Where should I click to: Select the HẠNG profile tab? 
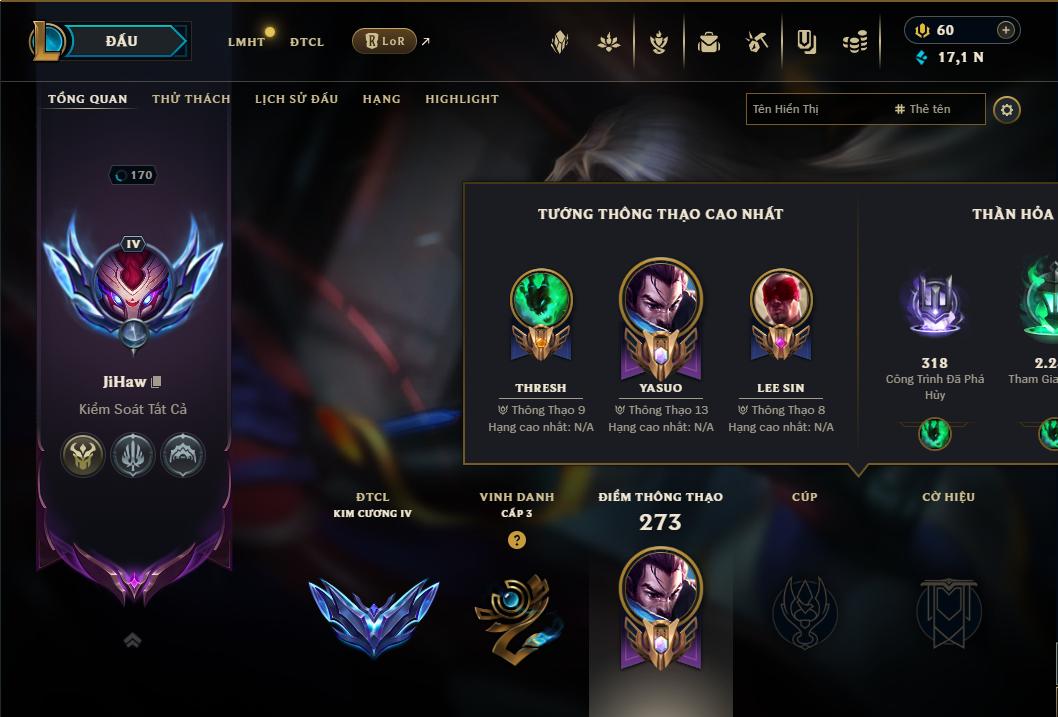(381, 99)
